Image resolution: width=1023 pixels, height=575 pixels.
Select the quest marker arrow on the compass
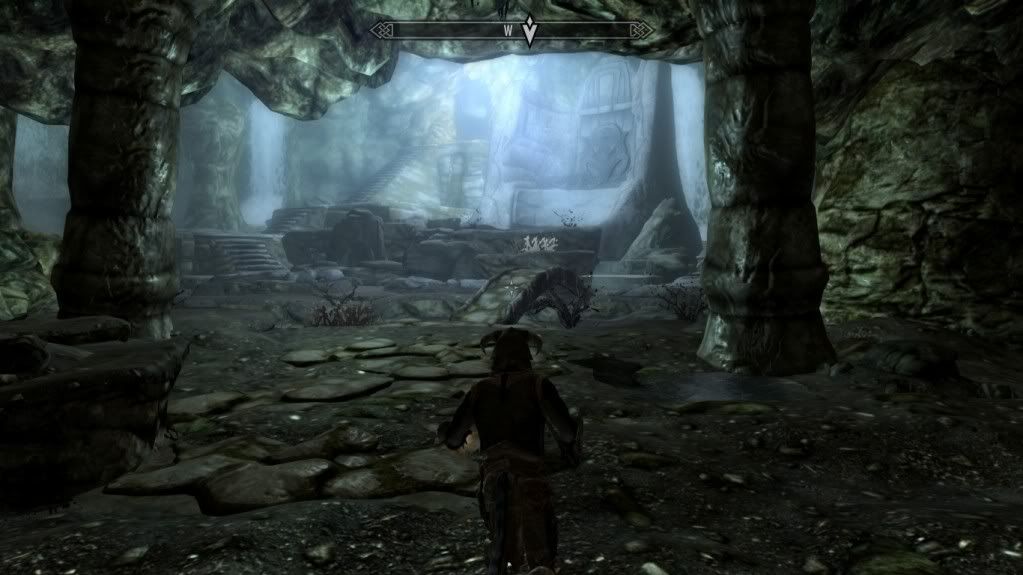click(529, 31)
